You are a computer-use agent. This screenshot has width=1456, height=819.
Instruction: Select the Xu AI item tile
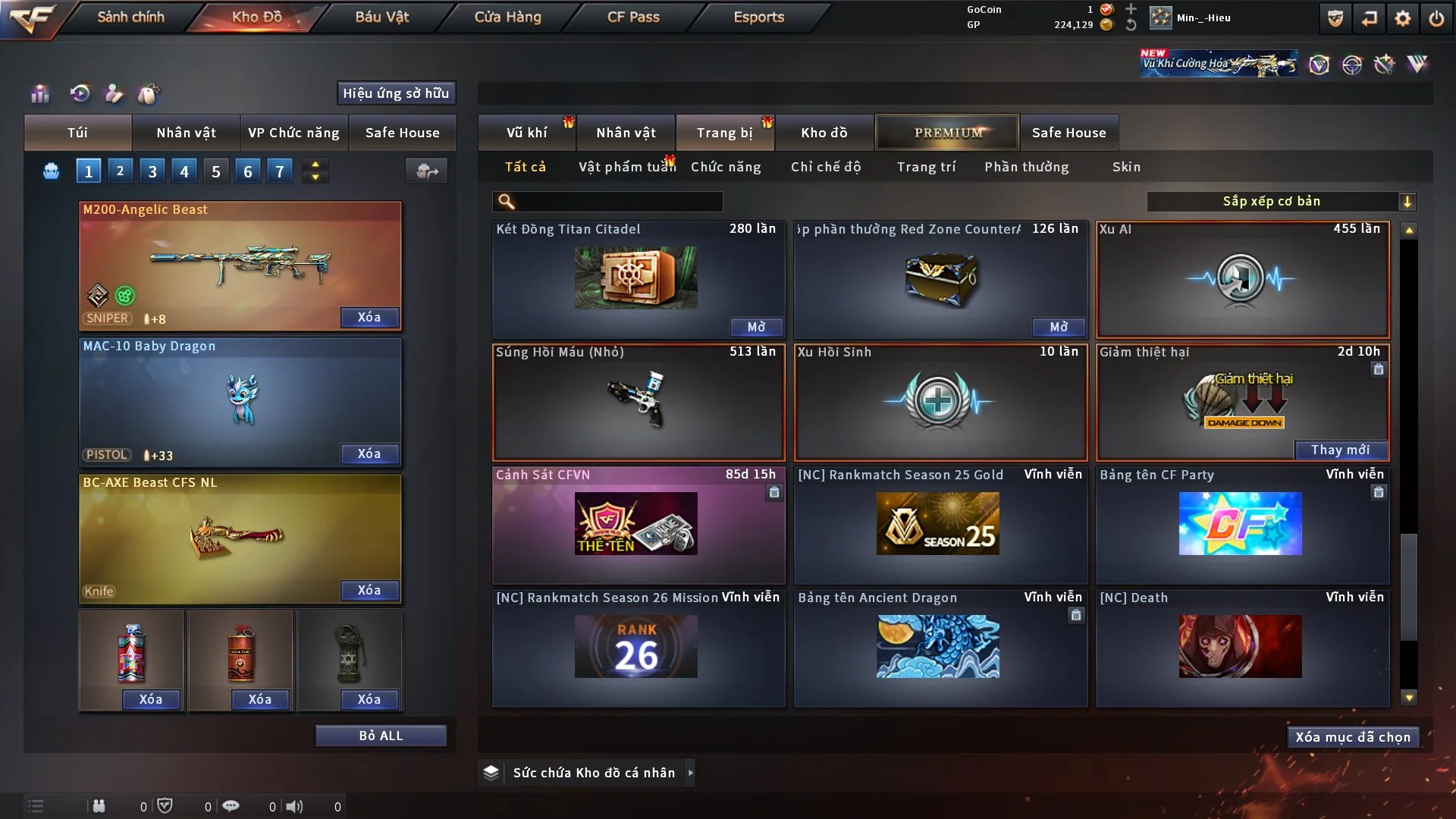(x=1242, y=280)
